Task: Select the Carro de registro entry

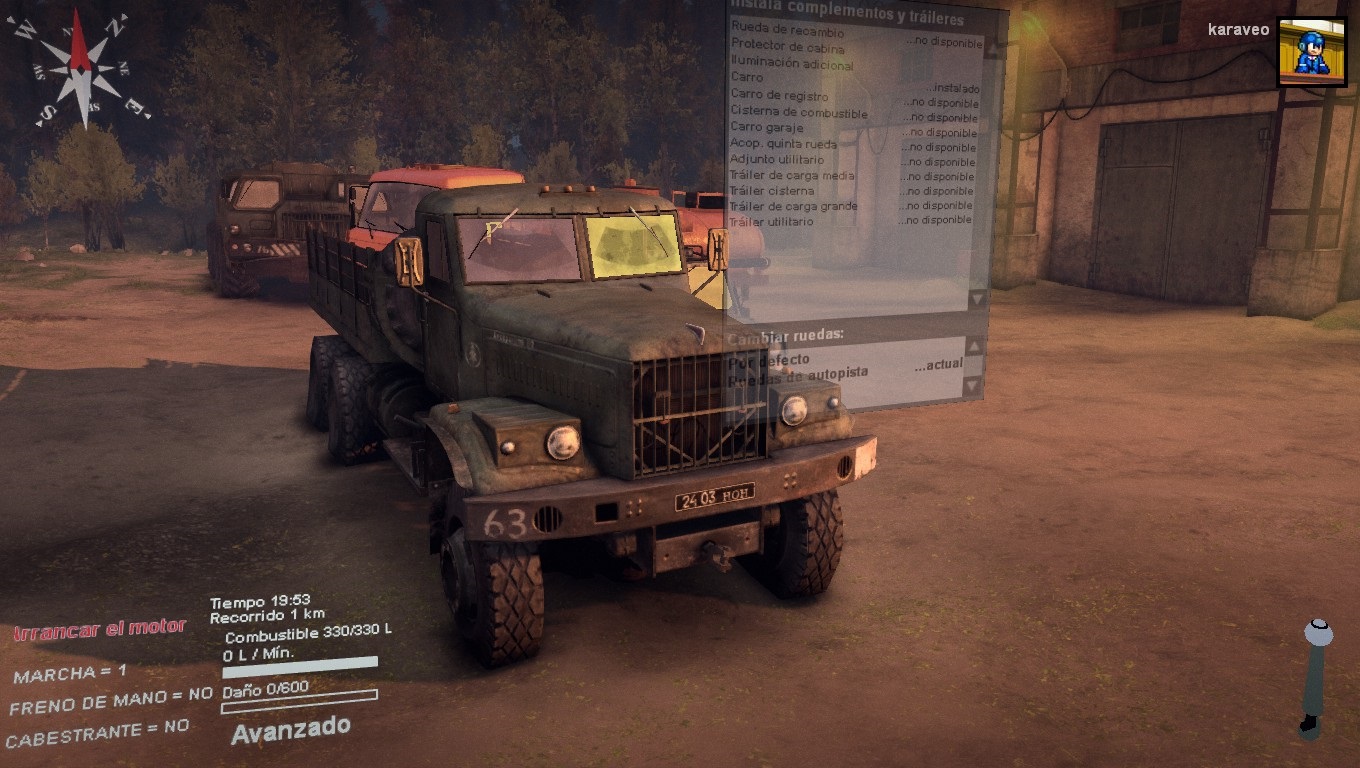Action: click(779, 96)
